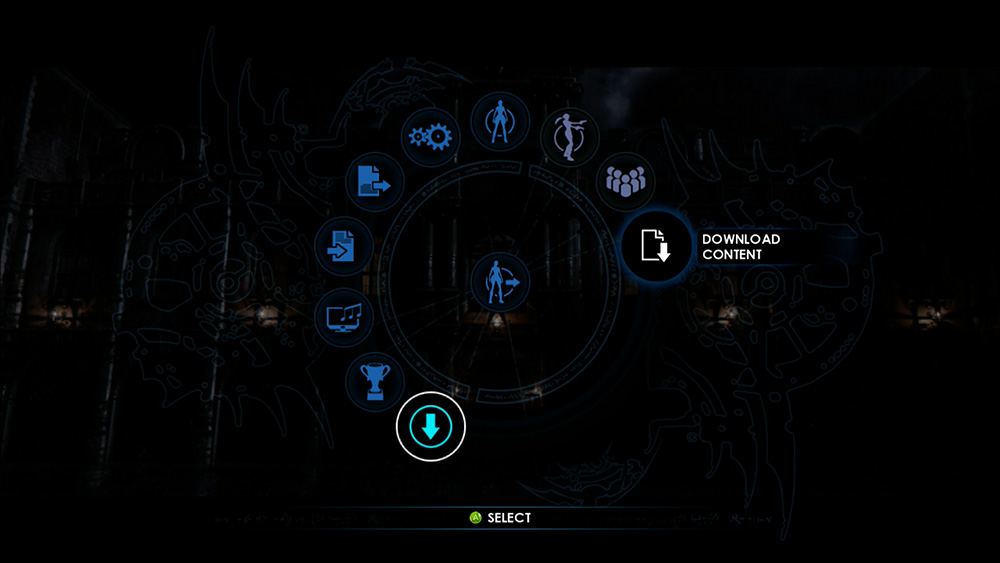Open the monitor with music note icon
This screenshot has height=563, width=1000.
(x=344, y=319)
